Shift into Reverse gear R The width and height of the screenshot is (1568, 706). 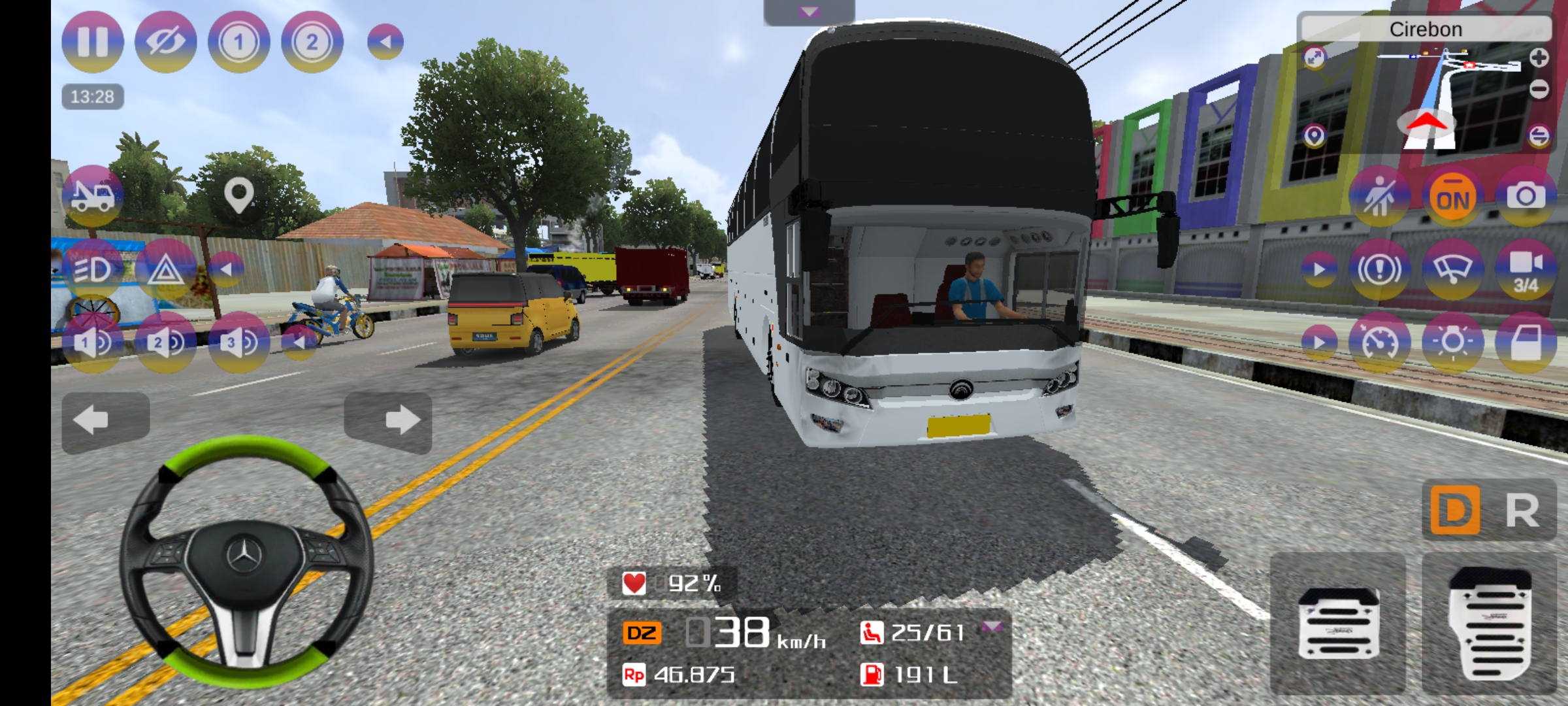(1523, 511)
